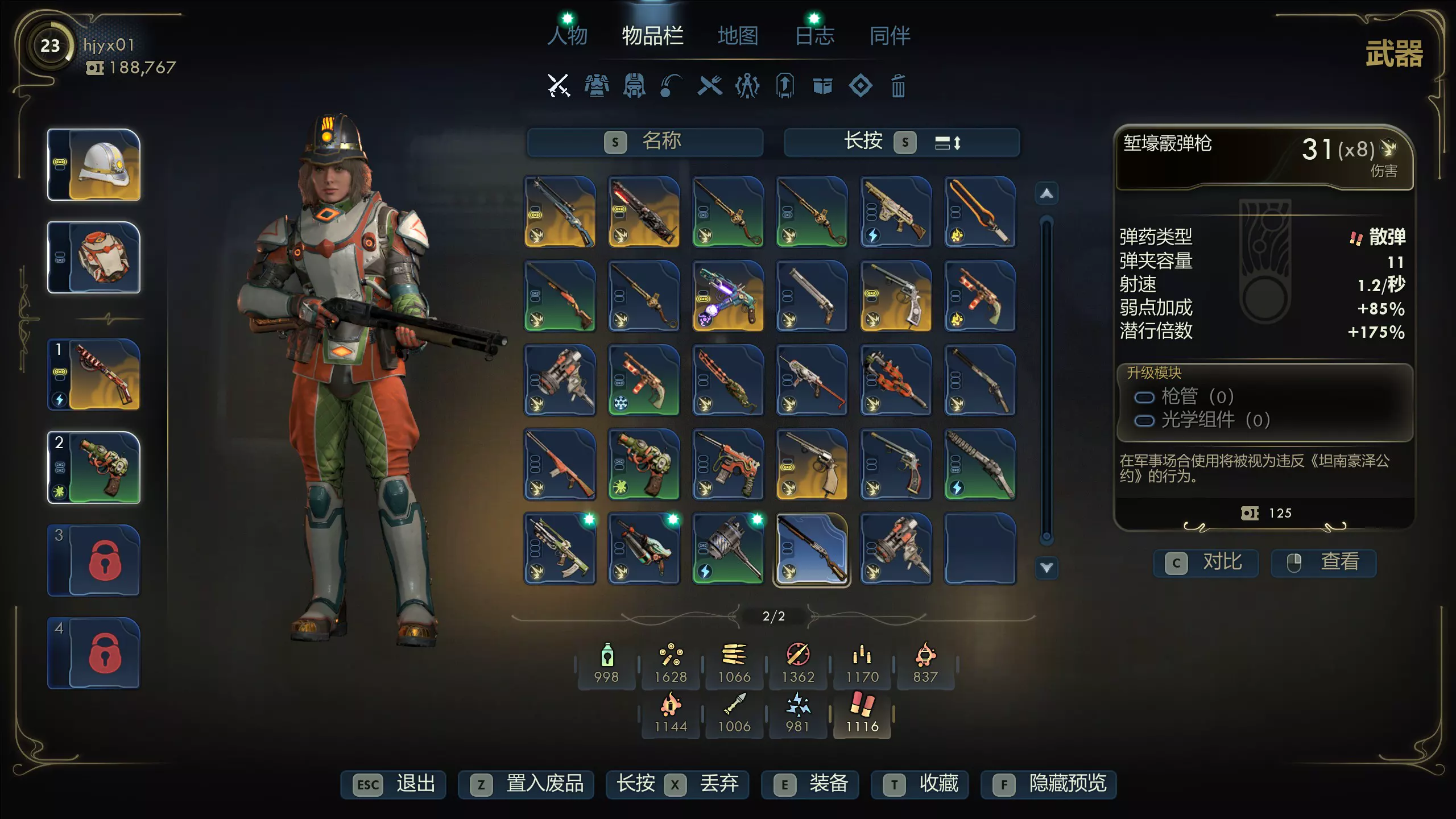Open the 地图 tab

738,36
